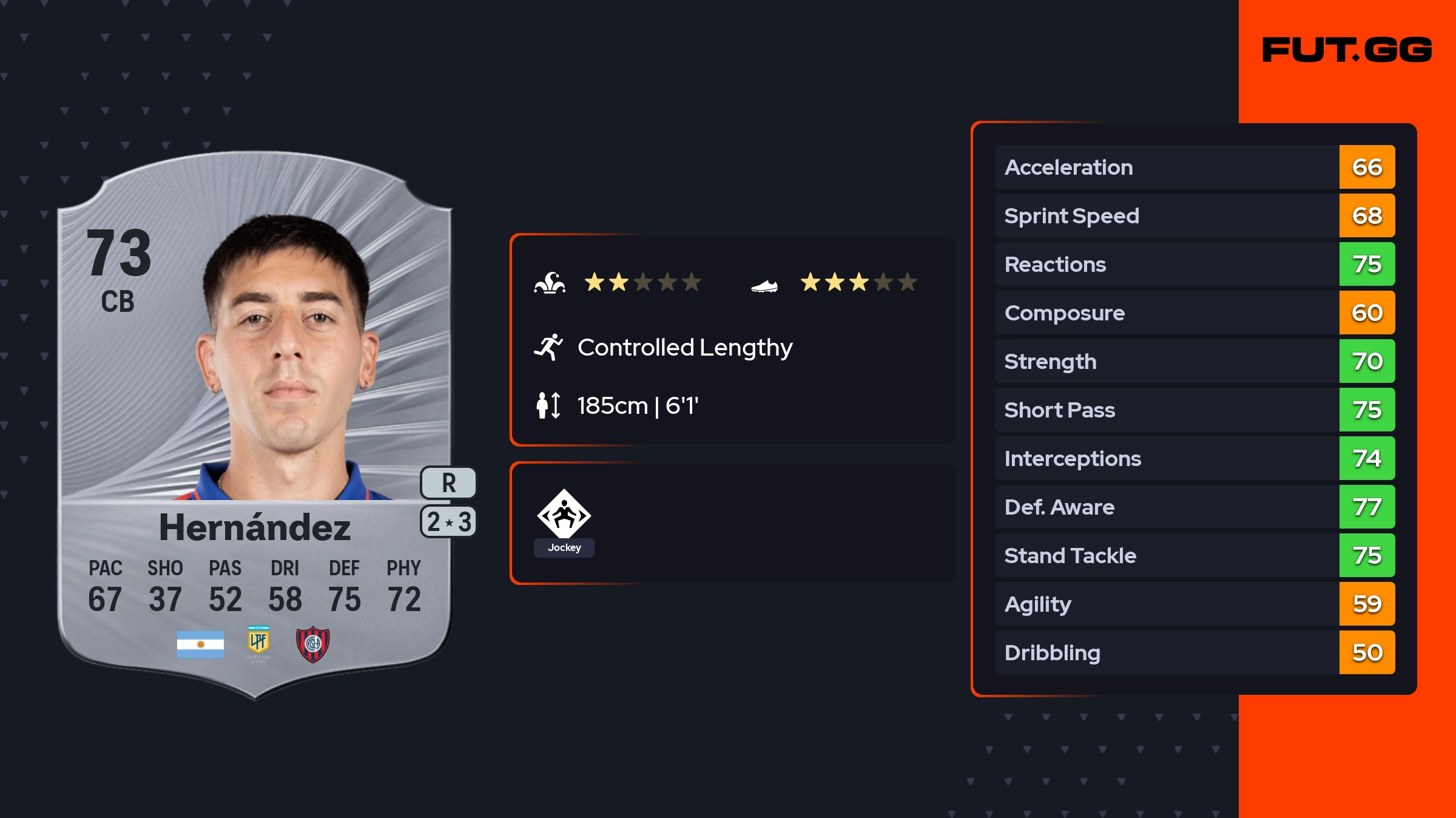Select the Sprint Speed stat row
Screen dimensions: 1456x818
coord(1194,215)
